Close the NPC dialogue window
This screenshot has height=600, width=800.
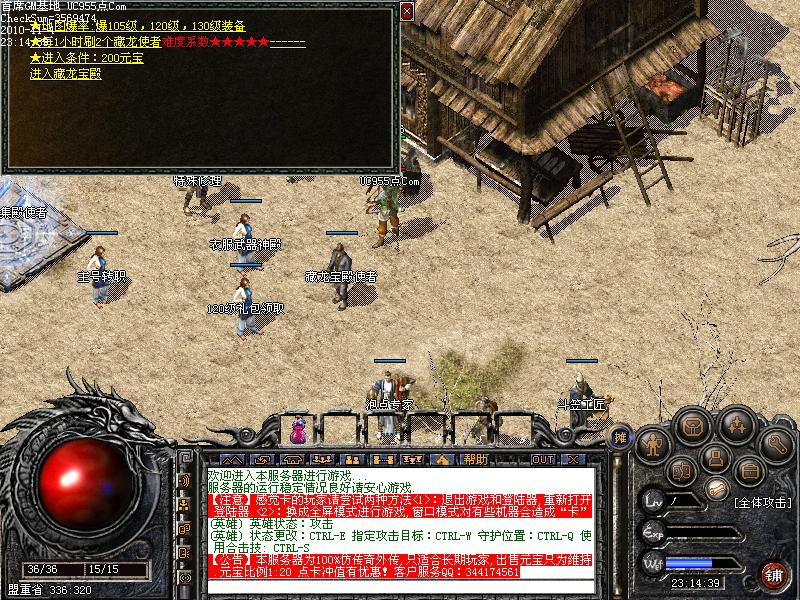click(x=406, y=12)
